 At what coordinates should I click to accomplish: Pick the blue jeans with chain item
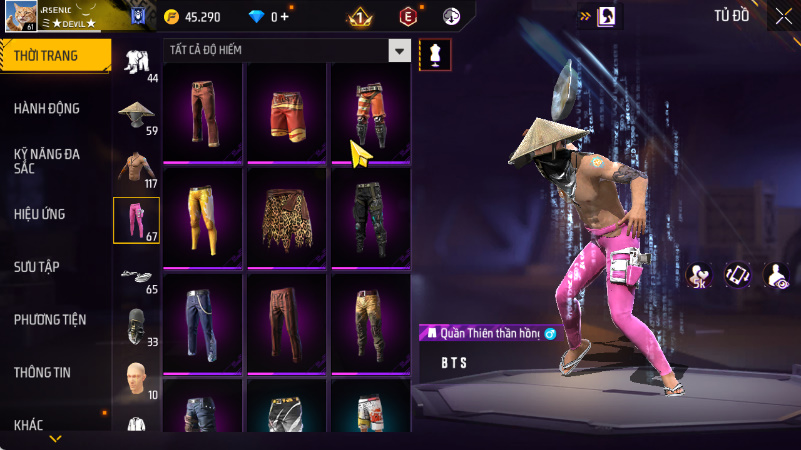point(203,320)
